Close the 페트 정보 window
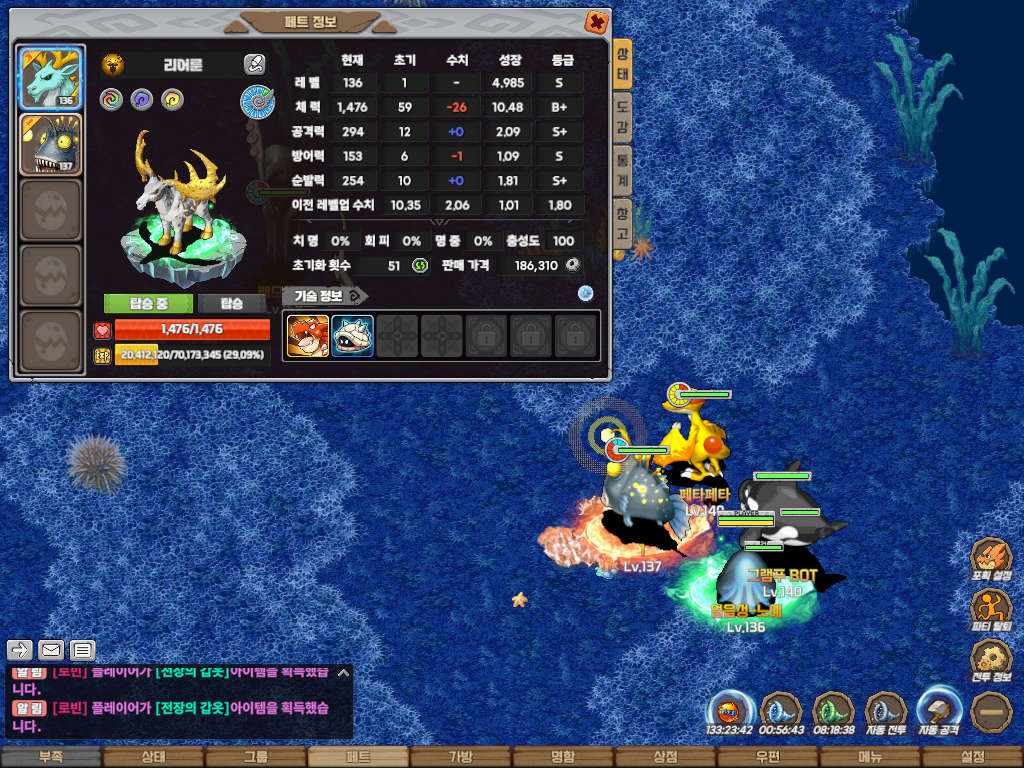The width and height of the screenshot is (1024, 768). pyautogui.click(x=595, y=21)
